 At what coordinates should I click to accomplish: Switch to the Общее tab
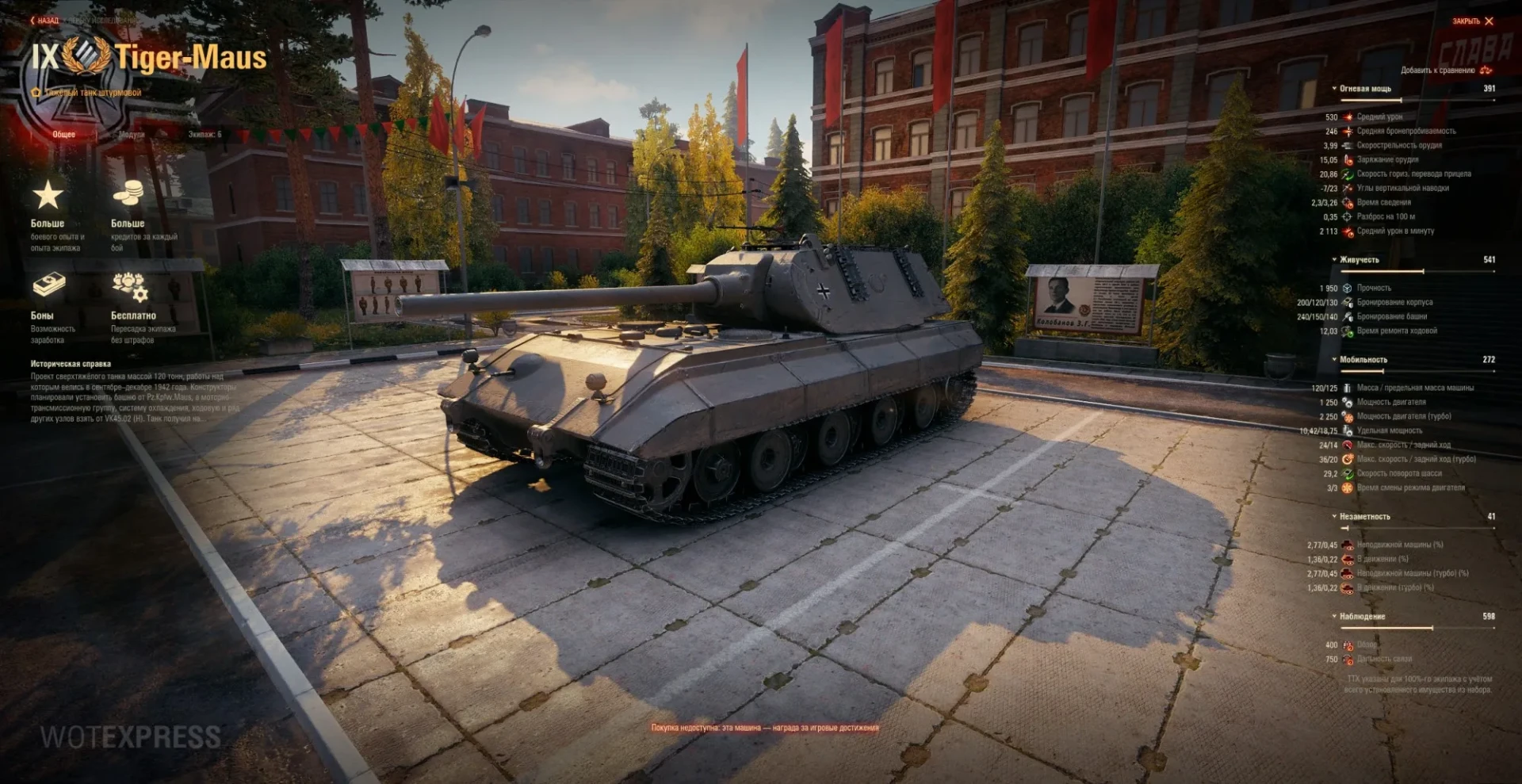(64, 135)
